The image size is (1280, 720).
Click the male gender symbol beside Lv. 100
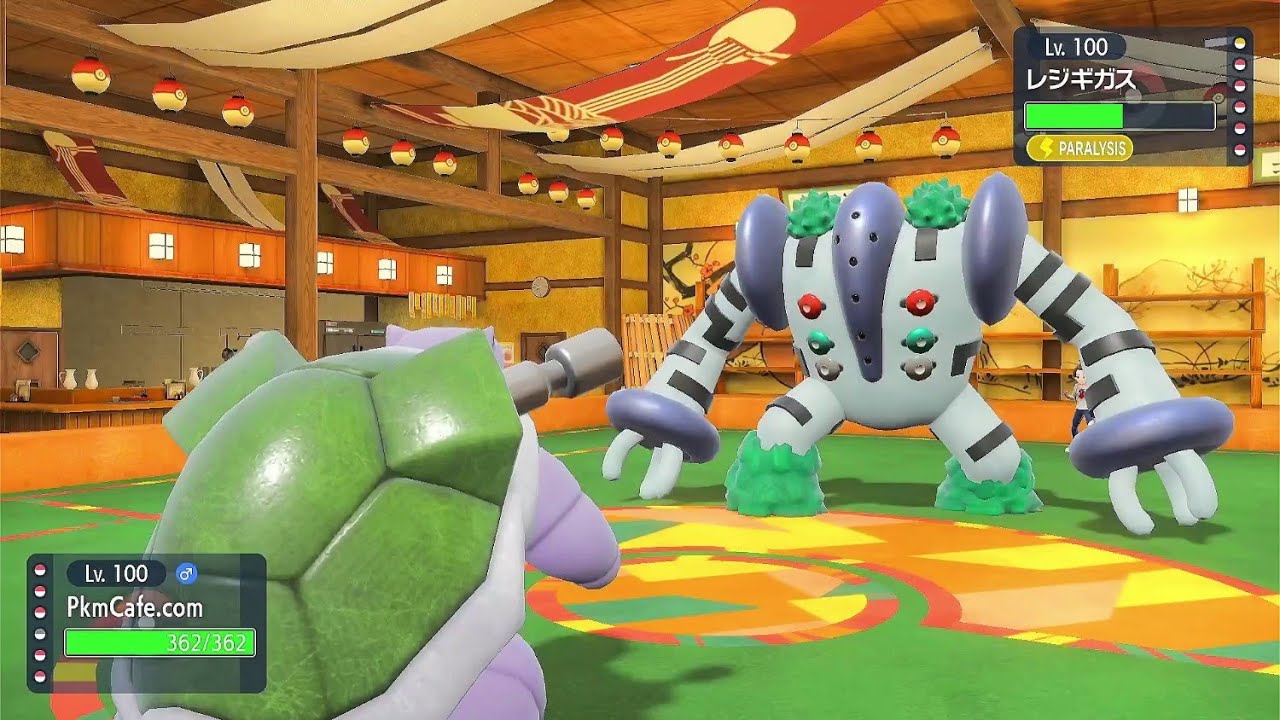[x=186, y=574]
